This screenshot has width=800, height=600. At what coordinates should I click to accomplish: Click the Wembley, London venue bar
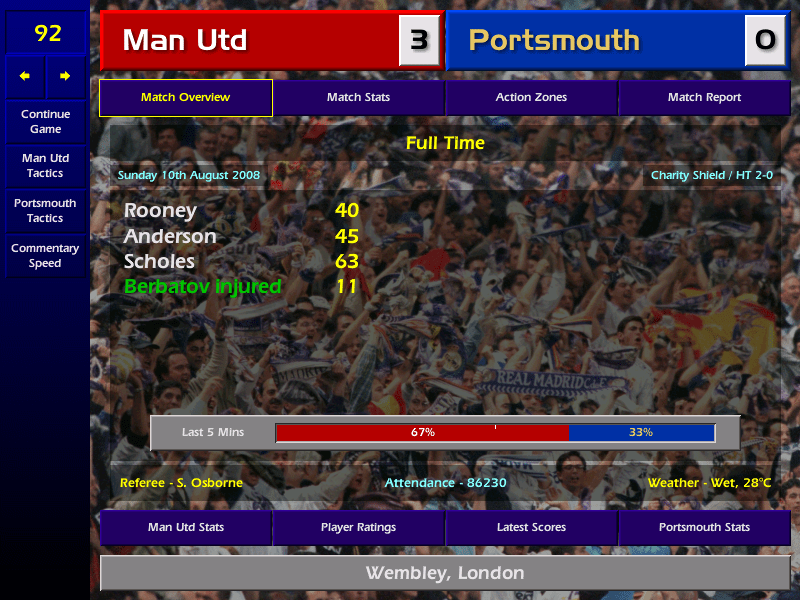click(x=445, y=573)
